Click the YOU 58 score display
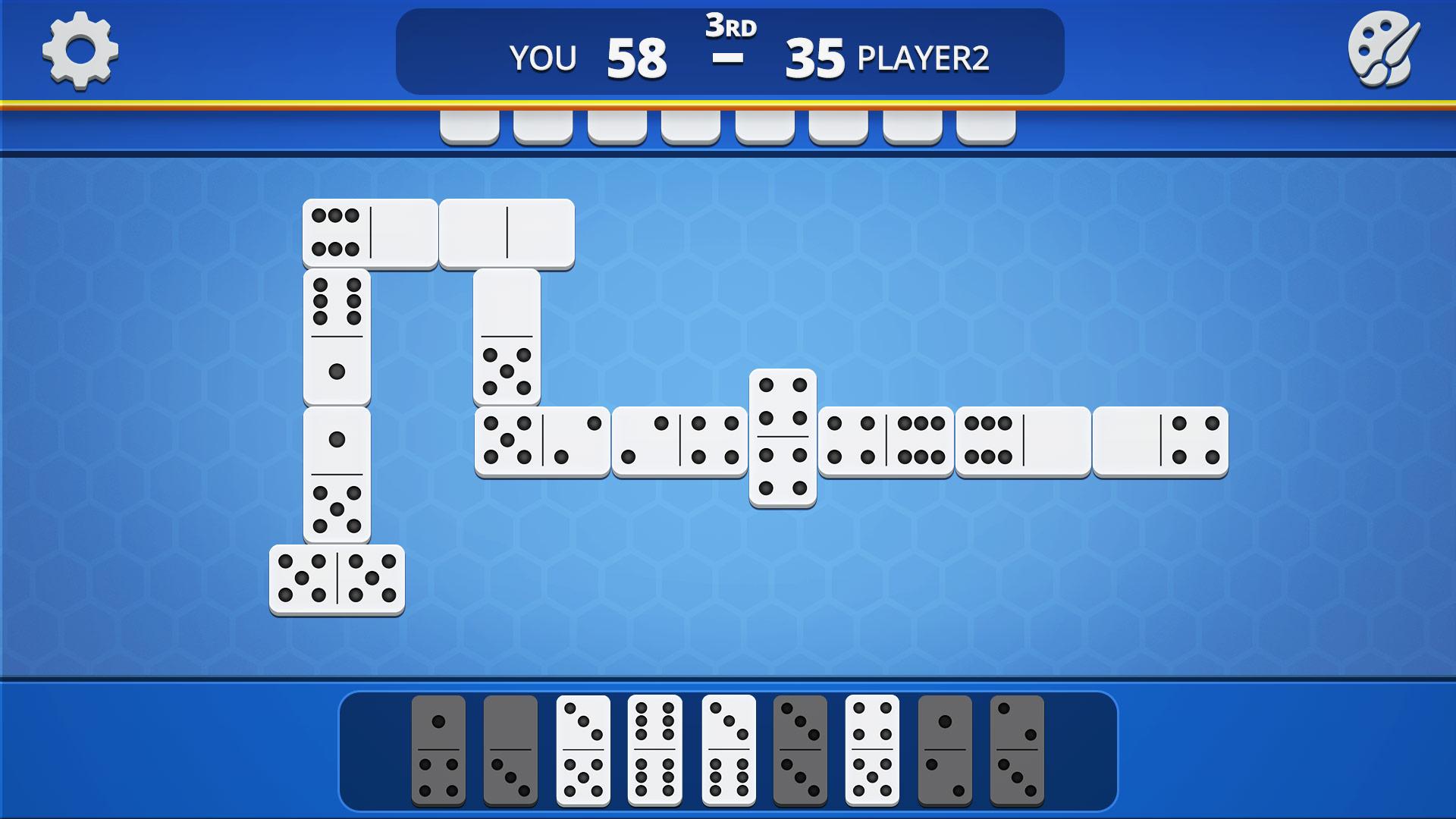 point(599,55)
